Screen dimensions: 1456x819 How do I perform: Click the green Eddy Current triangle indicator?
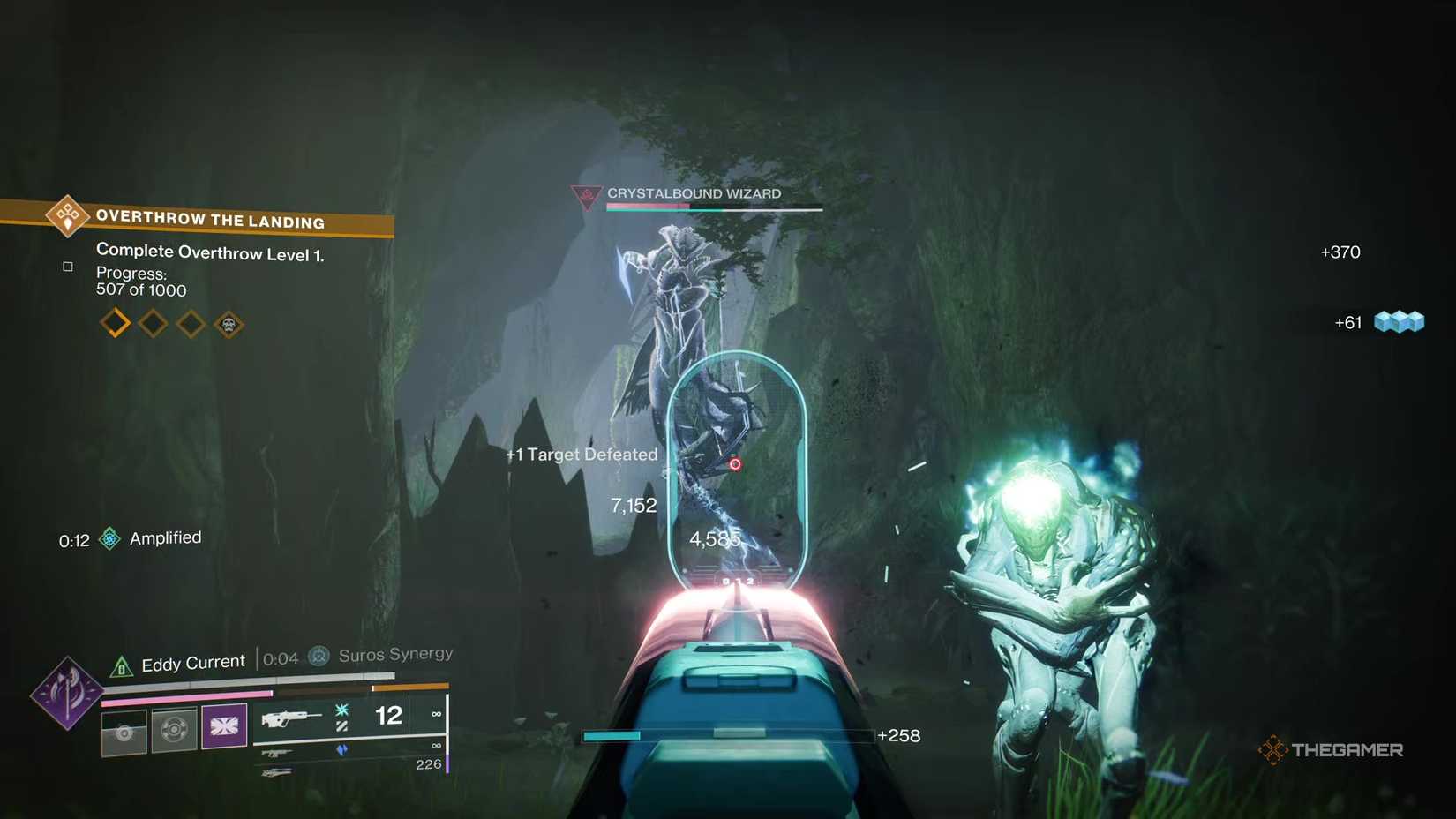(123, 664)
